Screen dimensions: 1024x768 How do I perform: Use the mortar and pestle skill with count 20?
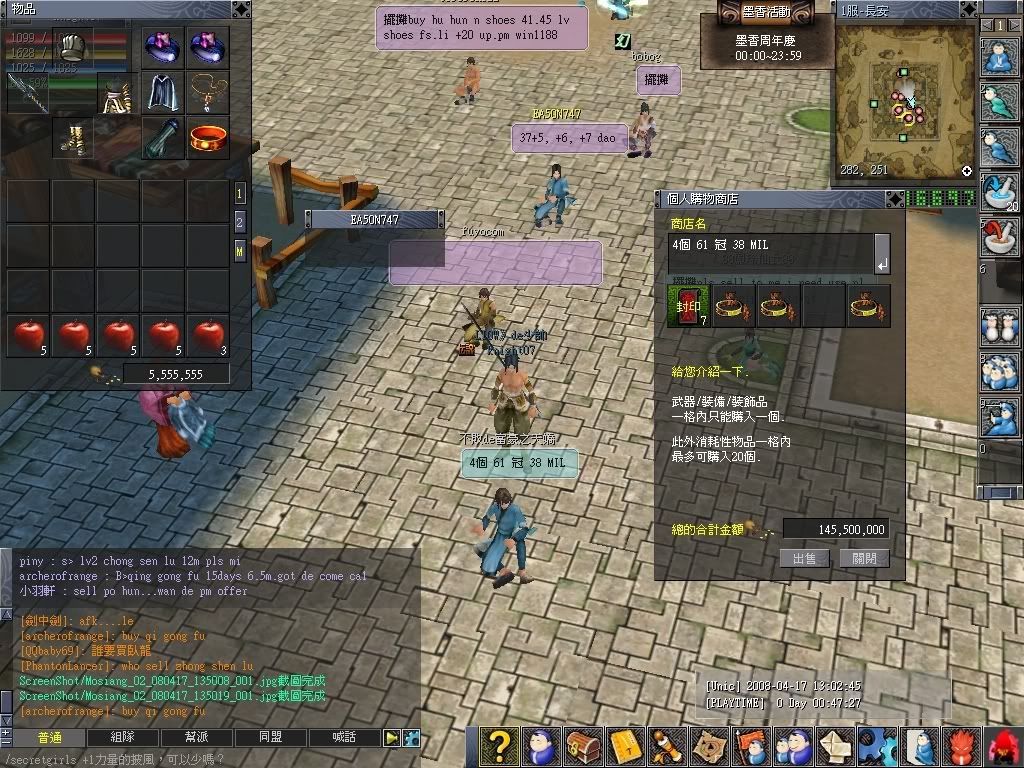[x=998, y=190]
